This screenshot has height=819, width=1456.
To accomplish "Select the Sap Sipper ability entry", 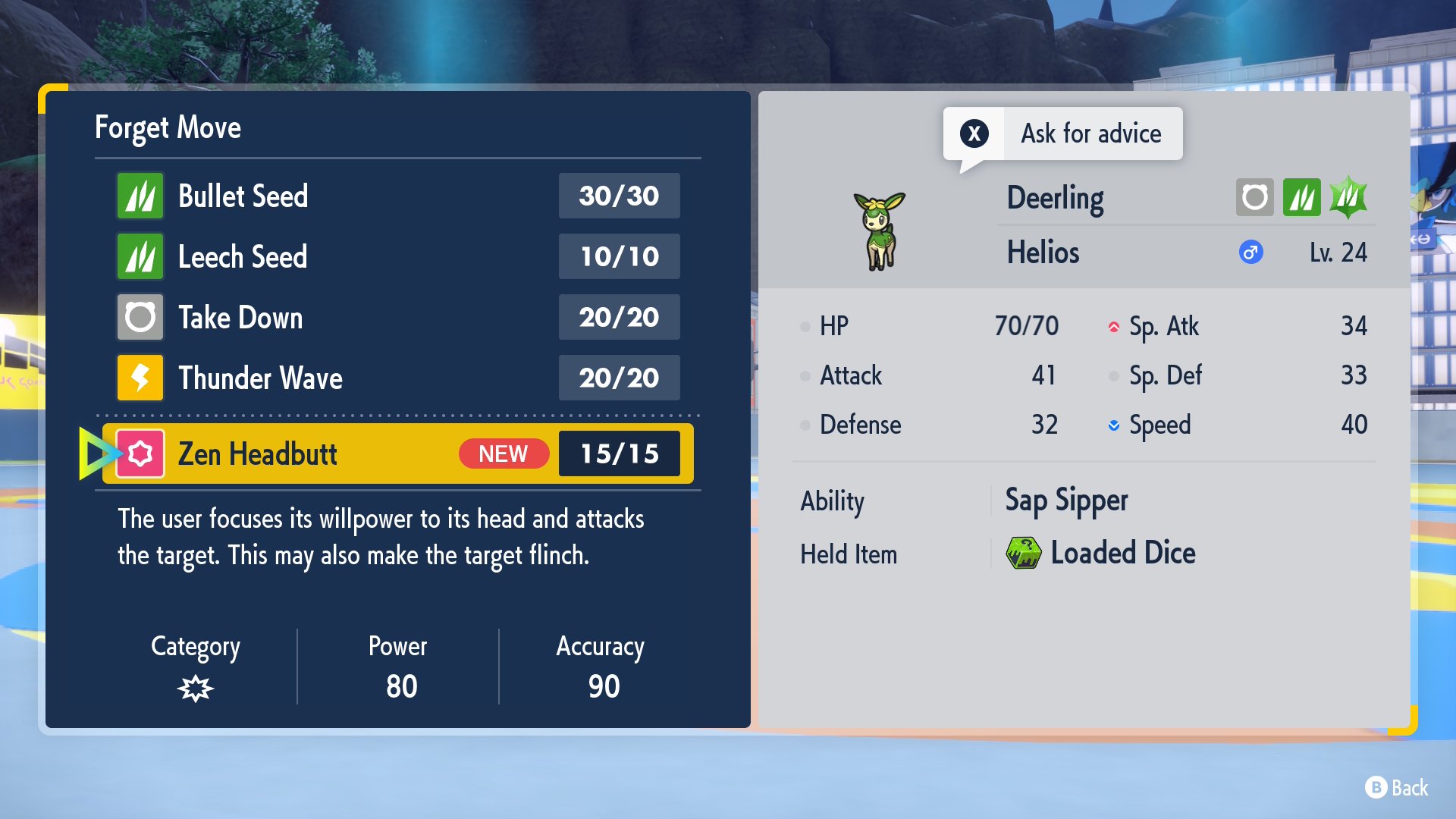I will [x=1066, y=500].
